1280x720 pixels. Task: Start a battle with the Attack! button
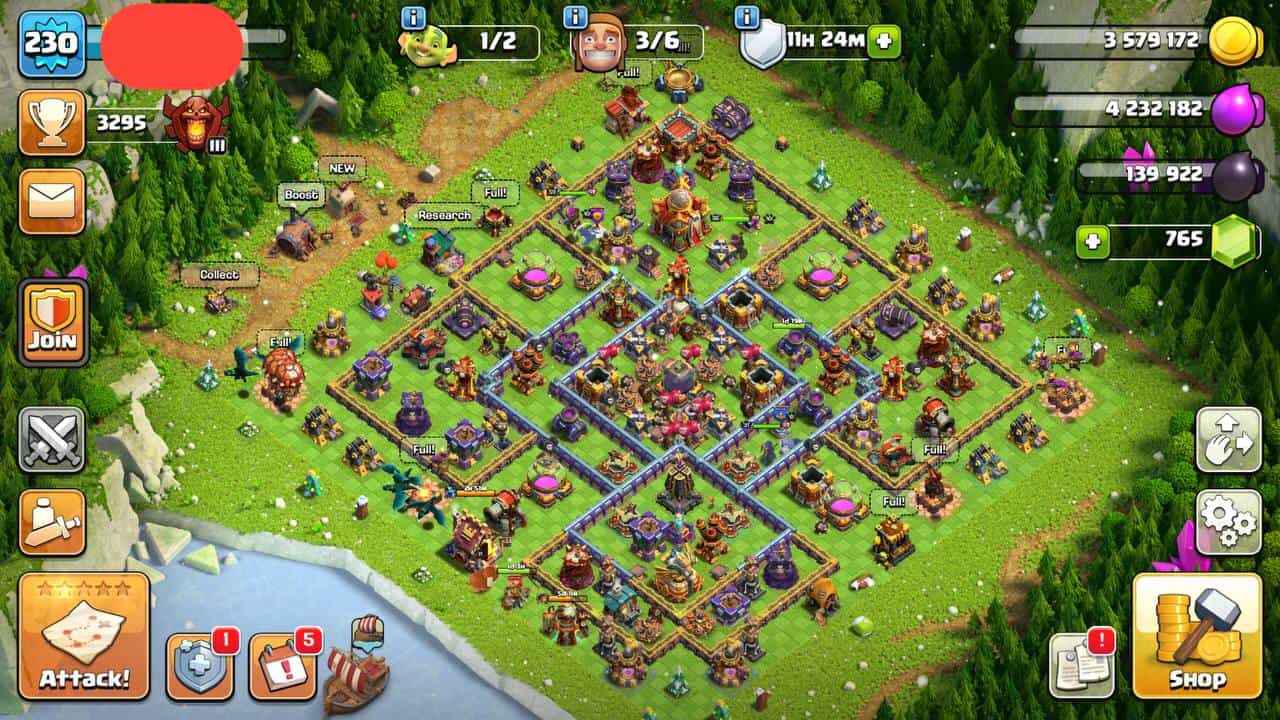(84, 636)
